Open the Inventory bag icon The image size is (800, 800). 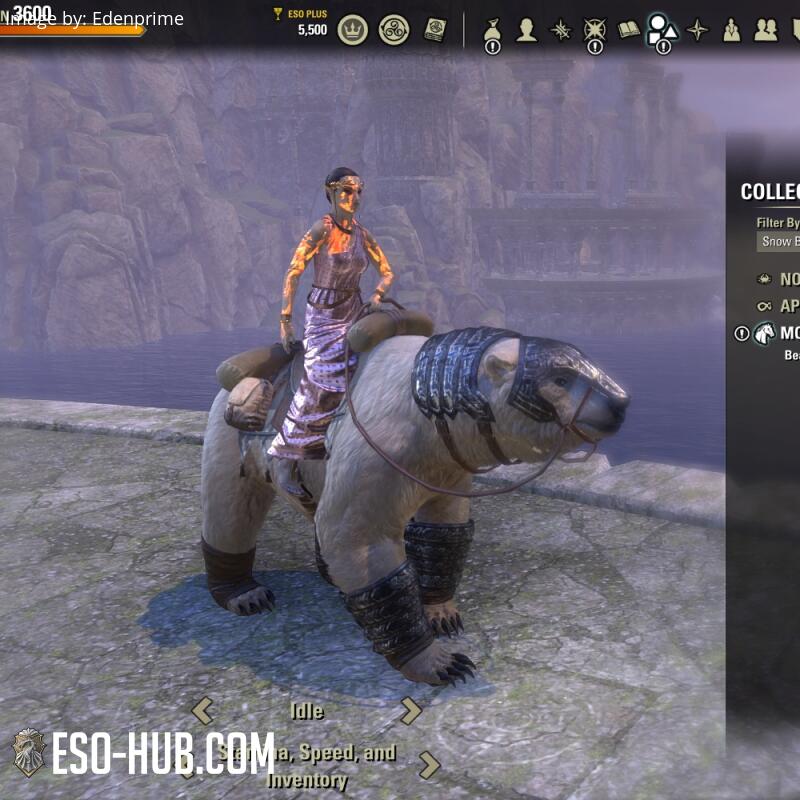click(x=492, y=30)
